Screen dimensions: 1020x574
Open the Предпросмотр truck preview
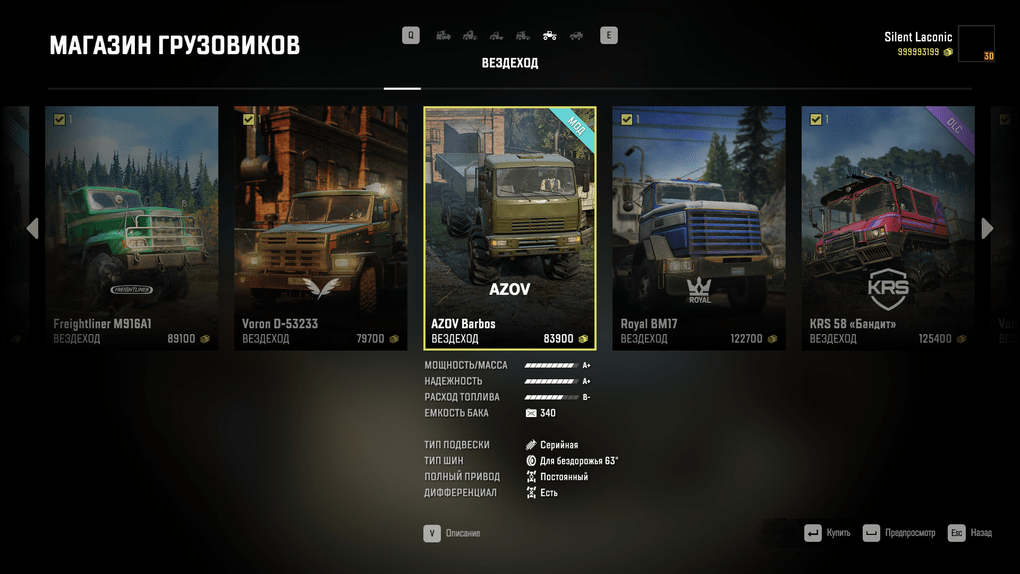tap(899, 533)
